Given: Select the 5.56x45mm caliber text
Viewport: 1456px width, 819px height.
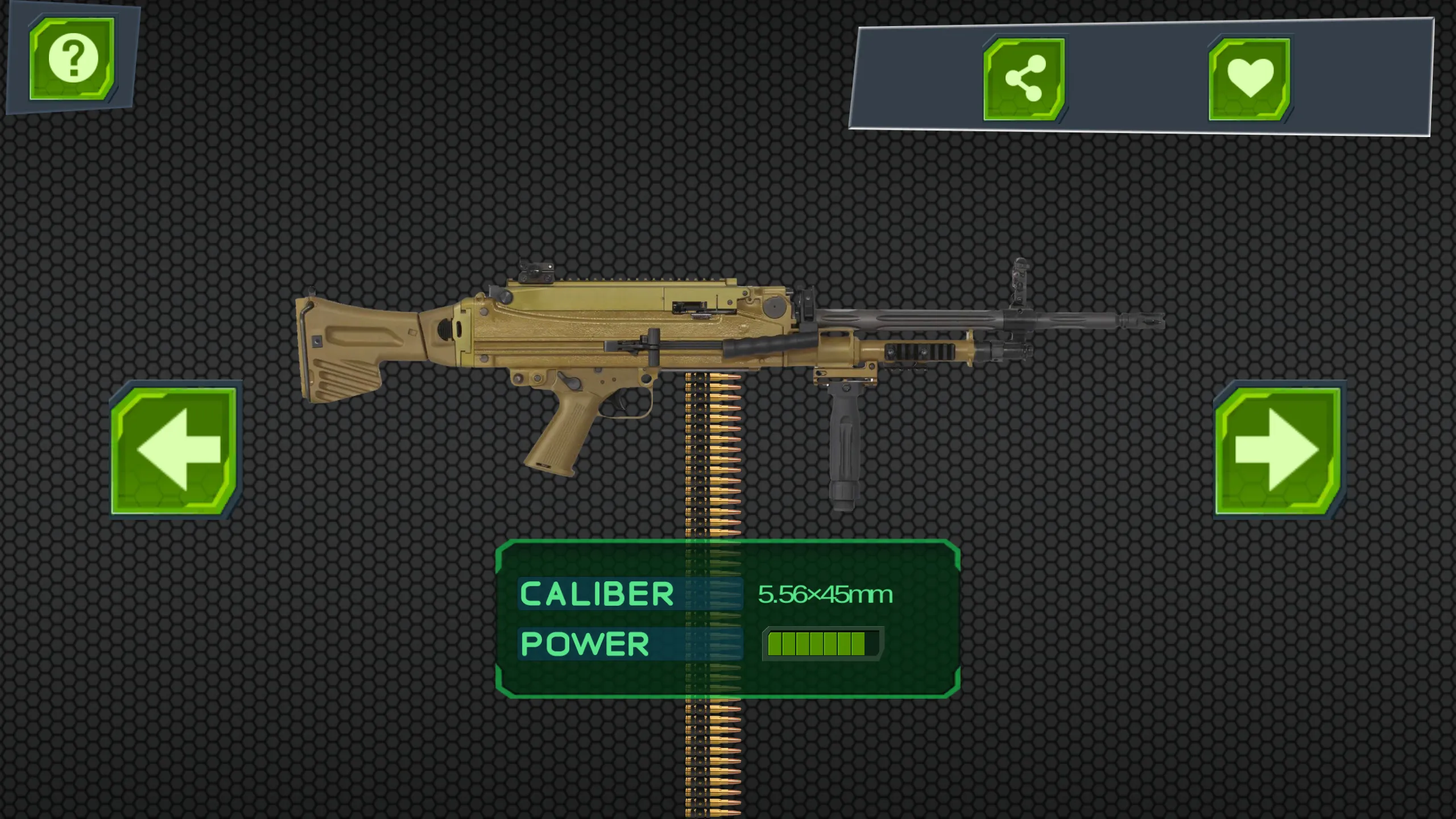Looking at the screenshot, I should point(825,594).
